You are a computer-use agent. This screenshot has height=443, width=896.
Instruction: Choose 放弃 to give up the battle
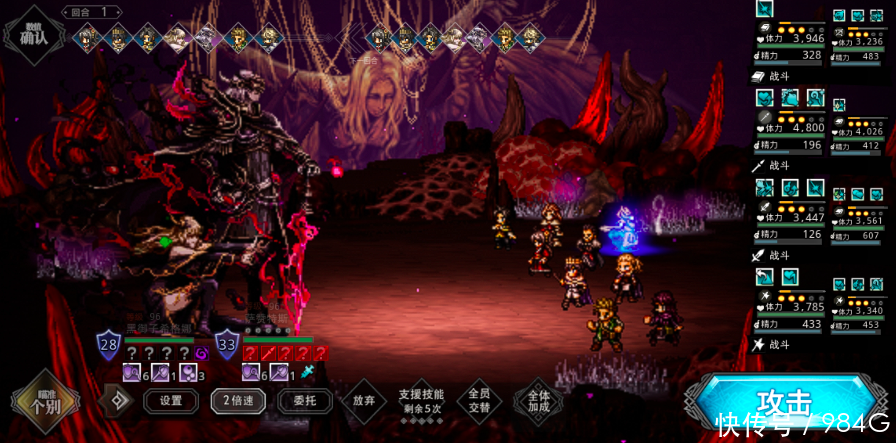(363, 401)
